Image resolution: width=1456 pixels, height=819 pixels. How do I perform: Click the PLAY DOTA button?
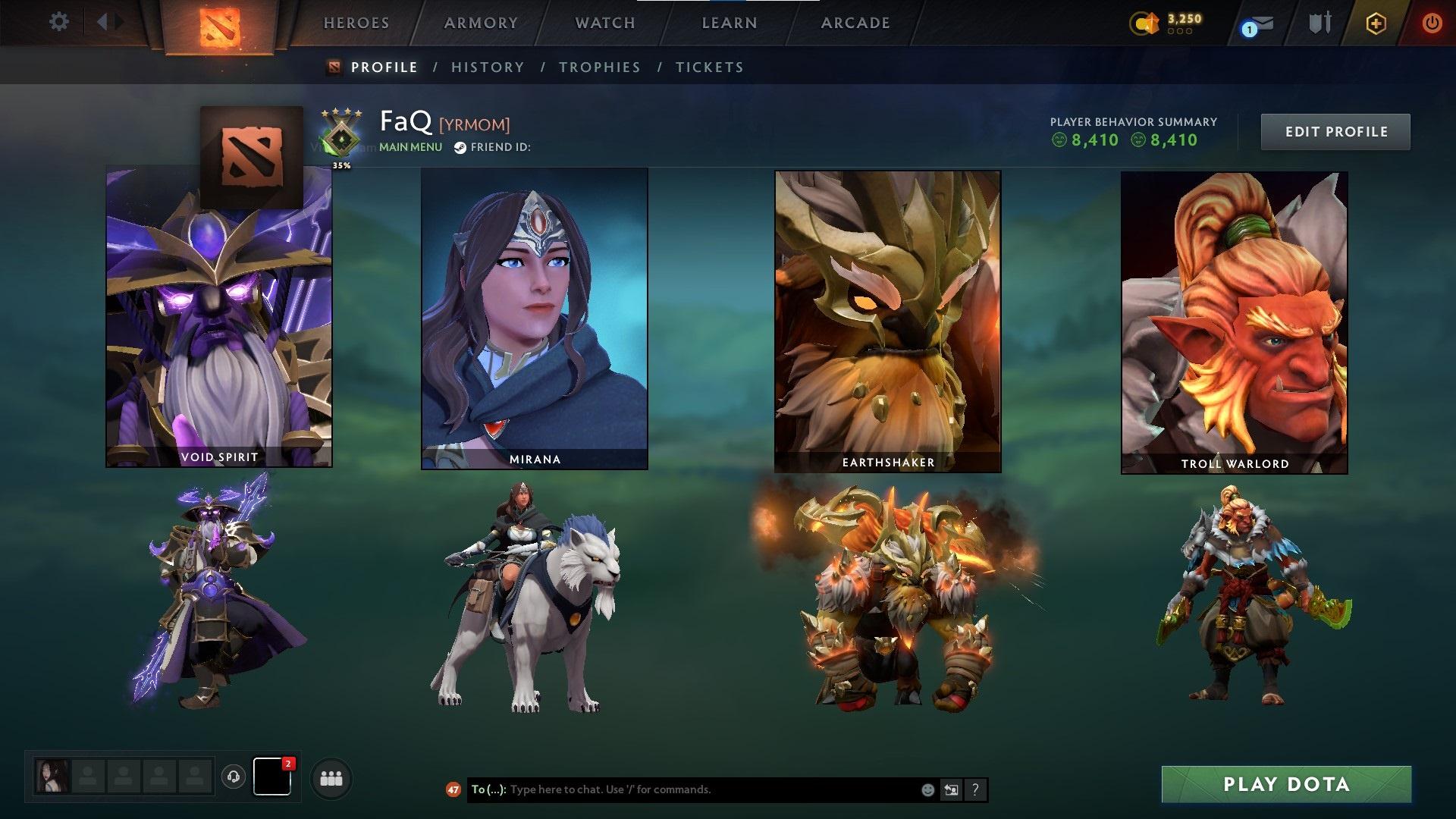[1289, 784]
